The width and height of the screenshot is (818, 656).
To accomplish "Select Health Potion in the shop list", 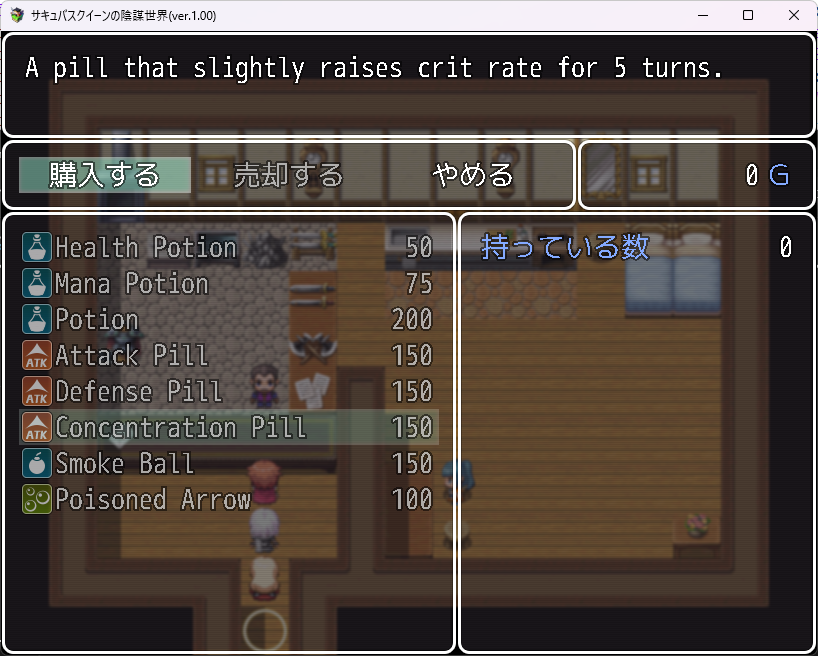I will pos(228,247).
